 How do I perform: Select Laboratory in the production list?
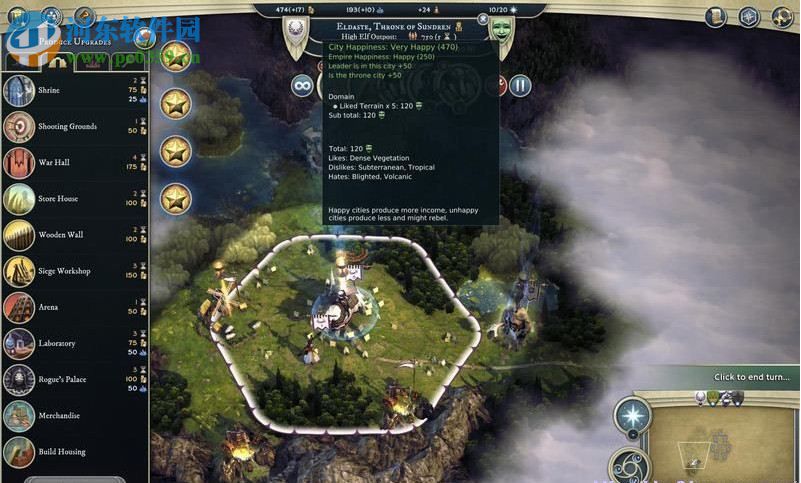point(75,343)
